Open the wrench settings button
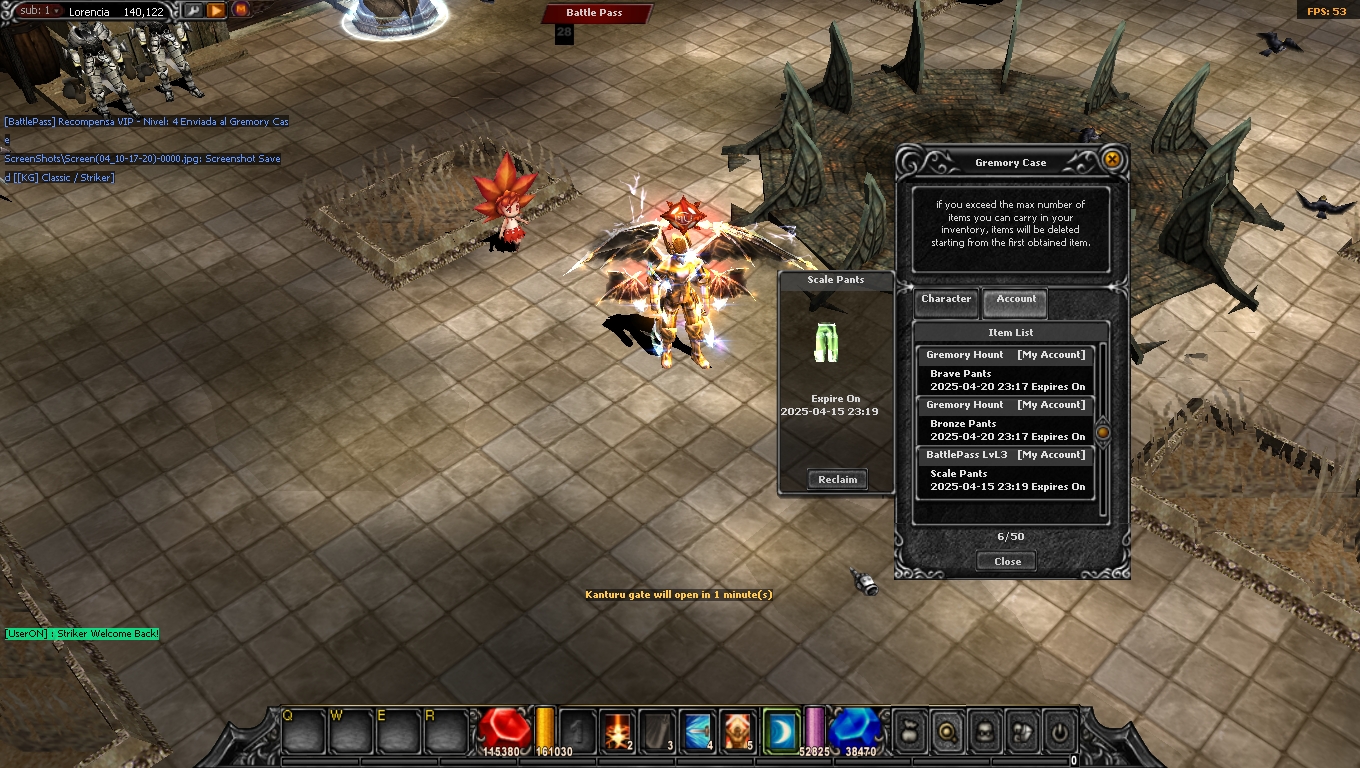 tap(193, 11)
